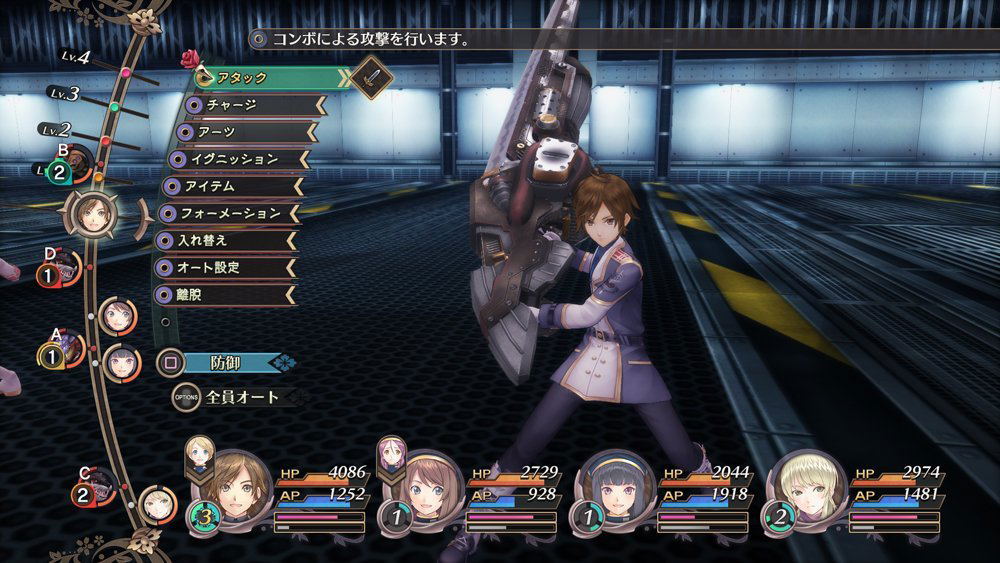The width and height of the screenshot is (1000, 563).
Task: Select the フォーメーション formation command
Action: [x=230, y=213]
